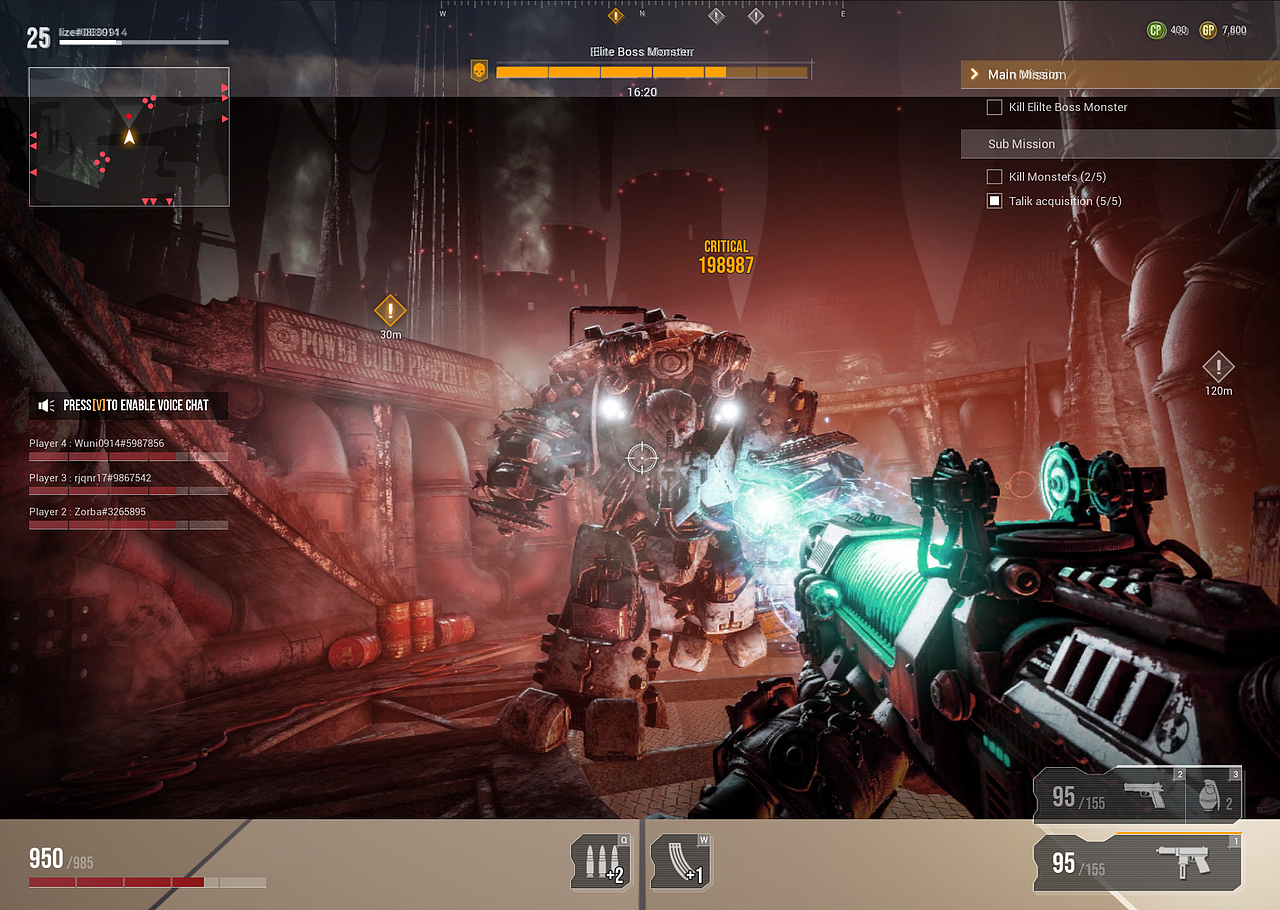
Task: Select Player 2 Zorba in squad list
Action: (x=88, y=512)
